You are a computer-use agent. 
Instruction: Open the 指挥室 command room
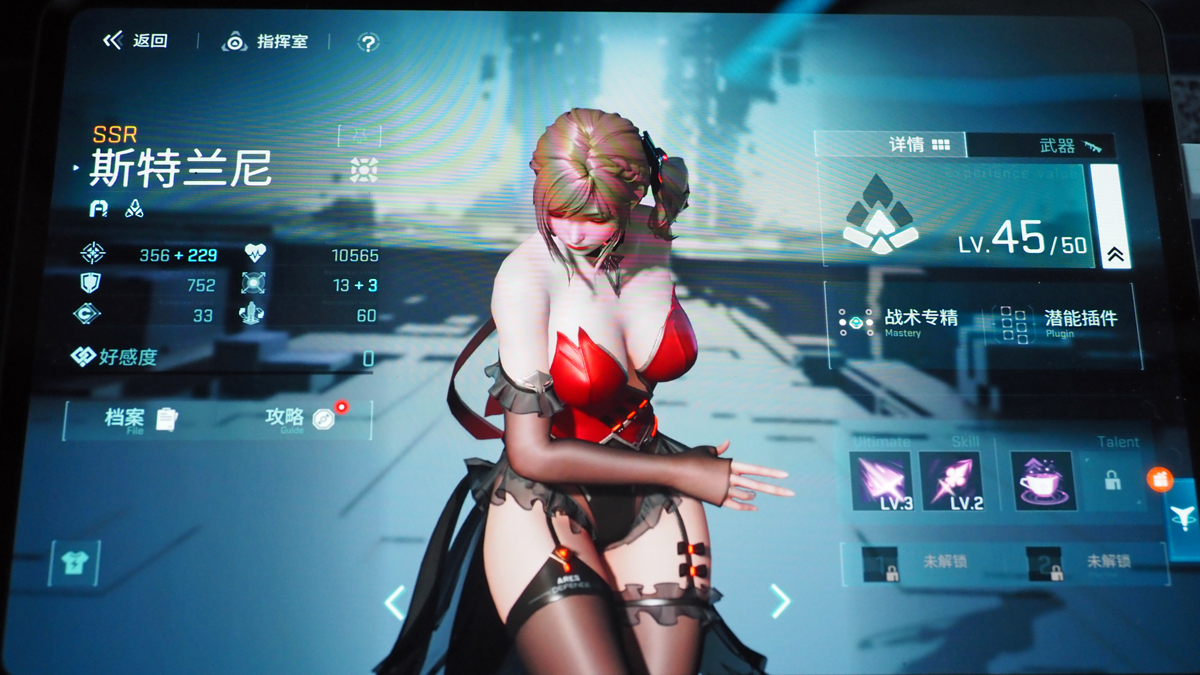point(266,42)
